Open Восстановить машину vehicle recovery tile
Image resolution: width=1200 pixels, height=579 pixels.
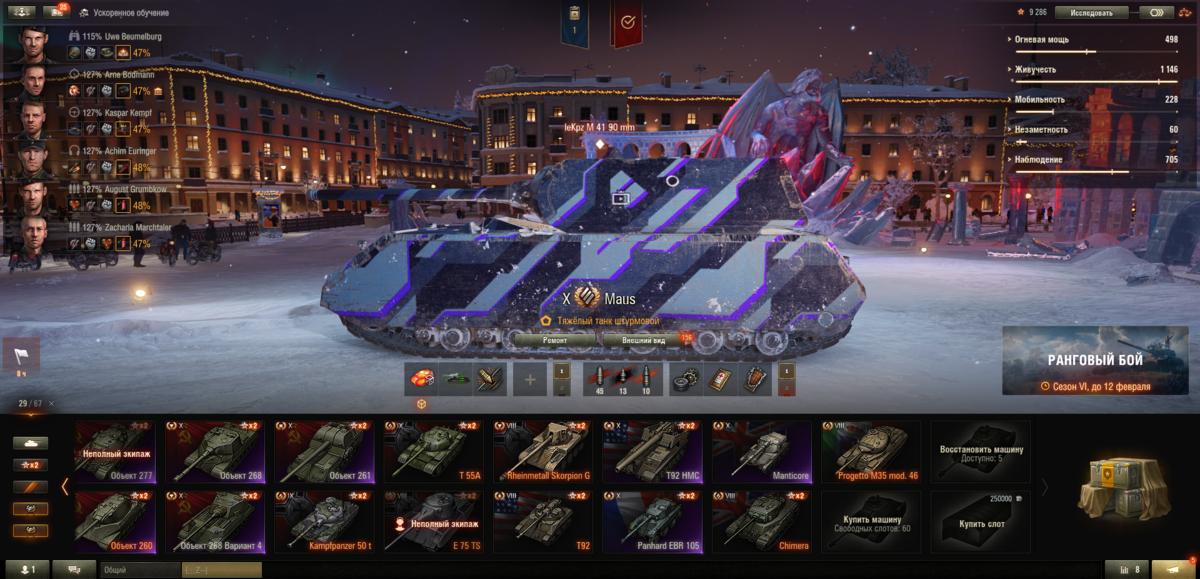tap(981, 451)
